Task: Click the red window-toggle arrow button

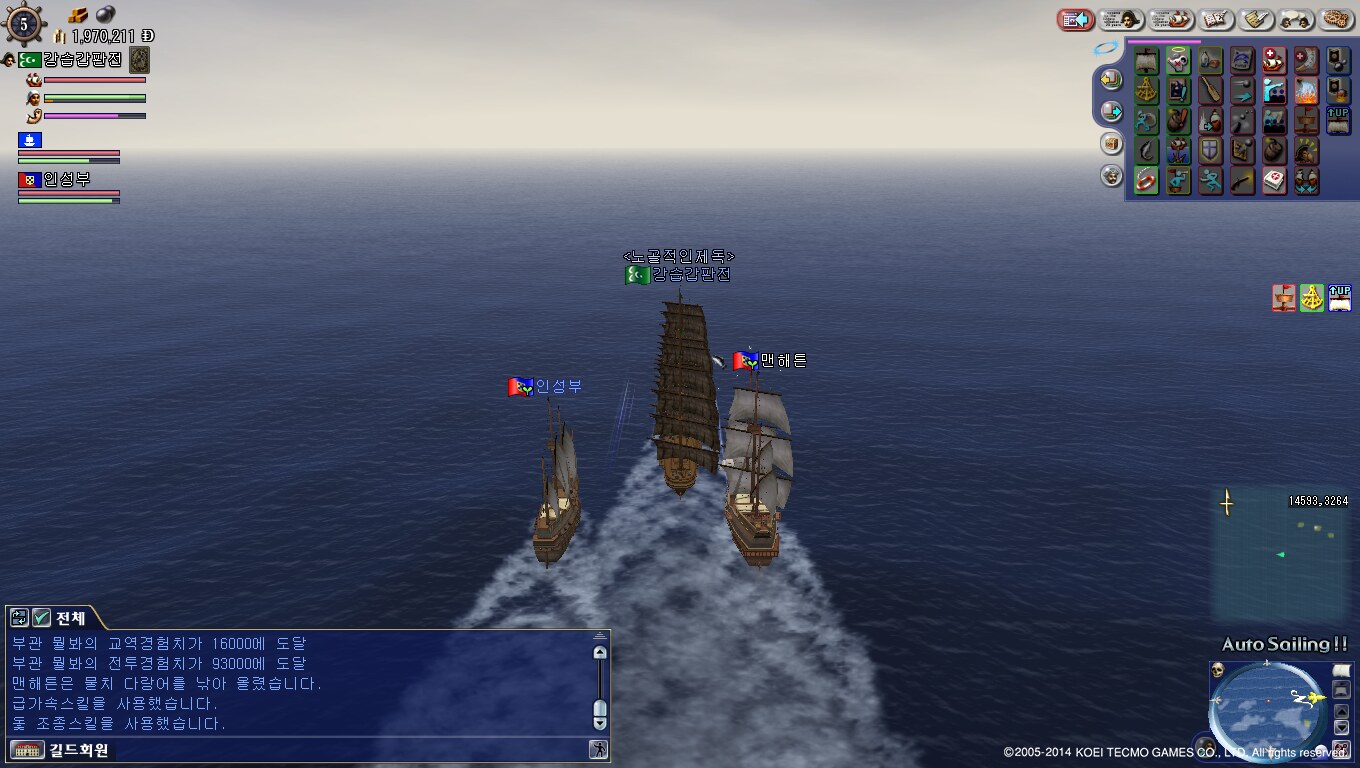Action: 1076,20
